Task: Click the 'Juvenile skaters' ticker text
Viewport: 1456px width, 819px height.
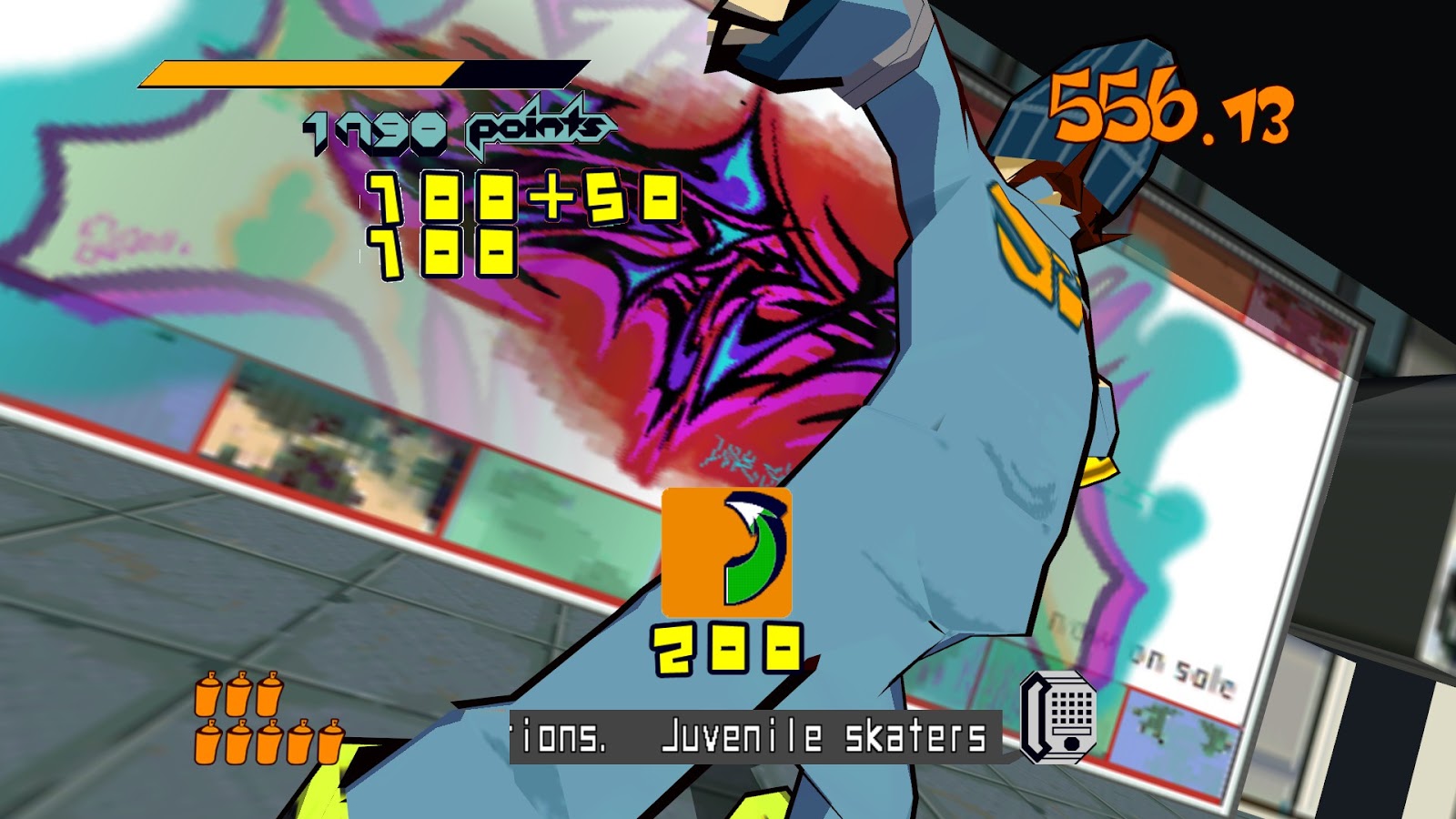Action: 824,735
